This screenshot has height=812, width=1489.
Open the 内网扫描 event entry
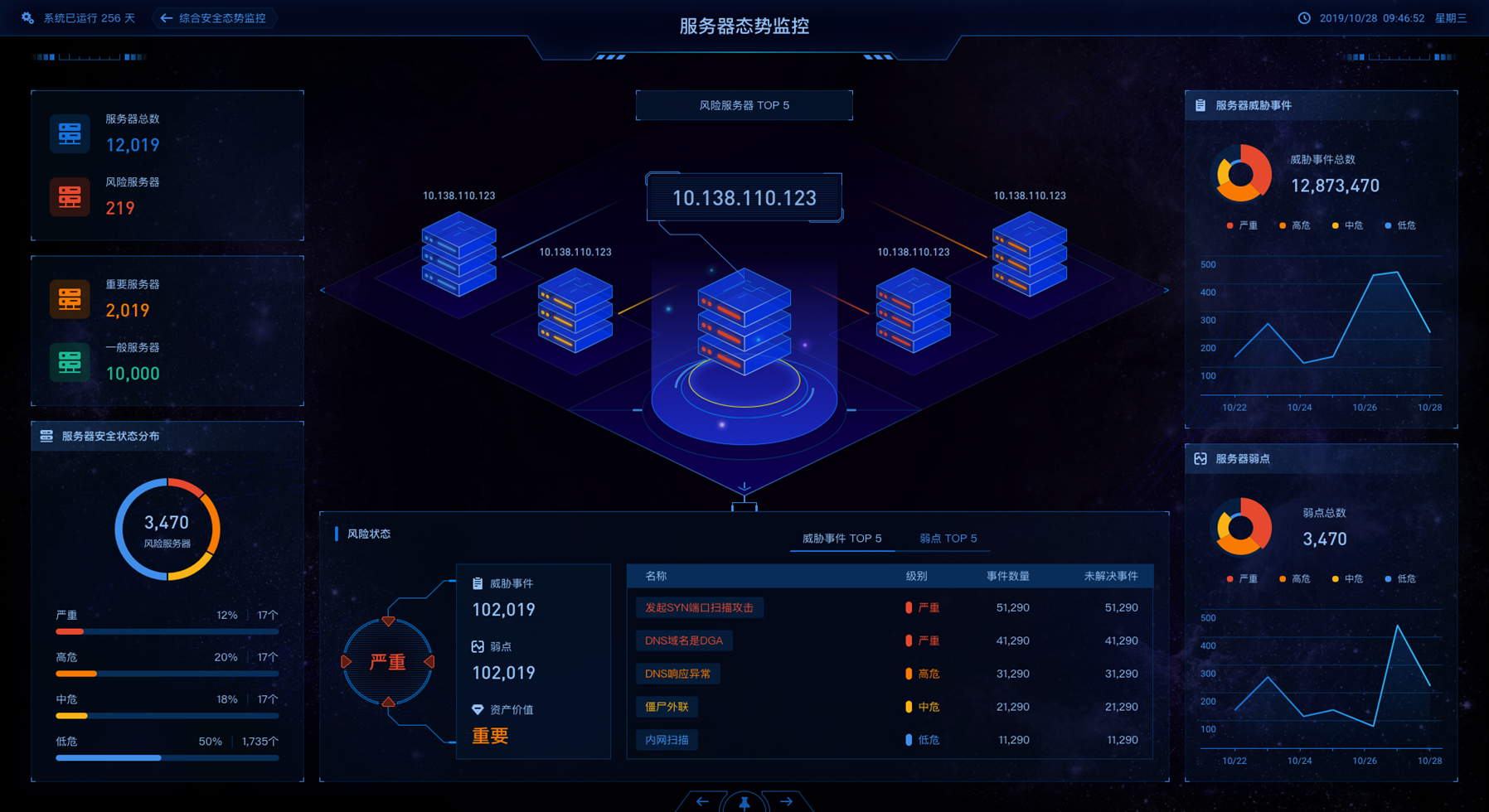tap(667, 740)
